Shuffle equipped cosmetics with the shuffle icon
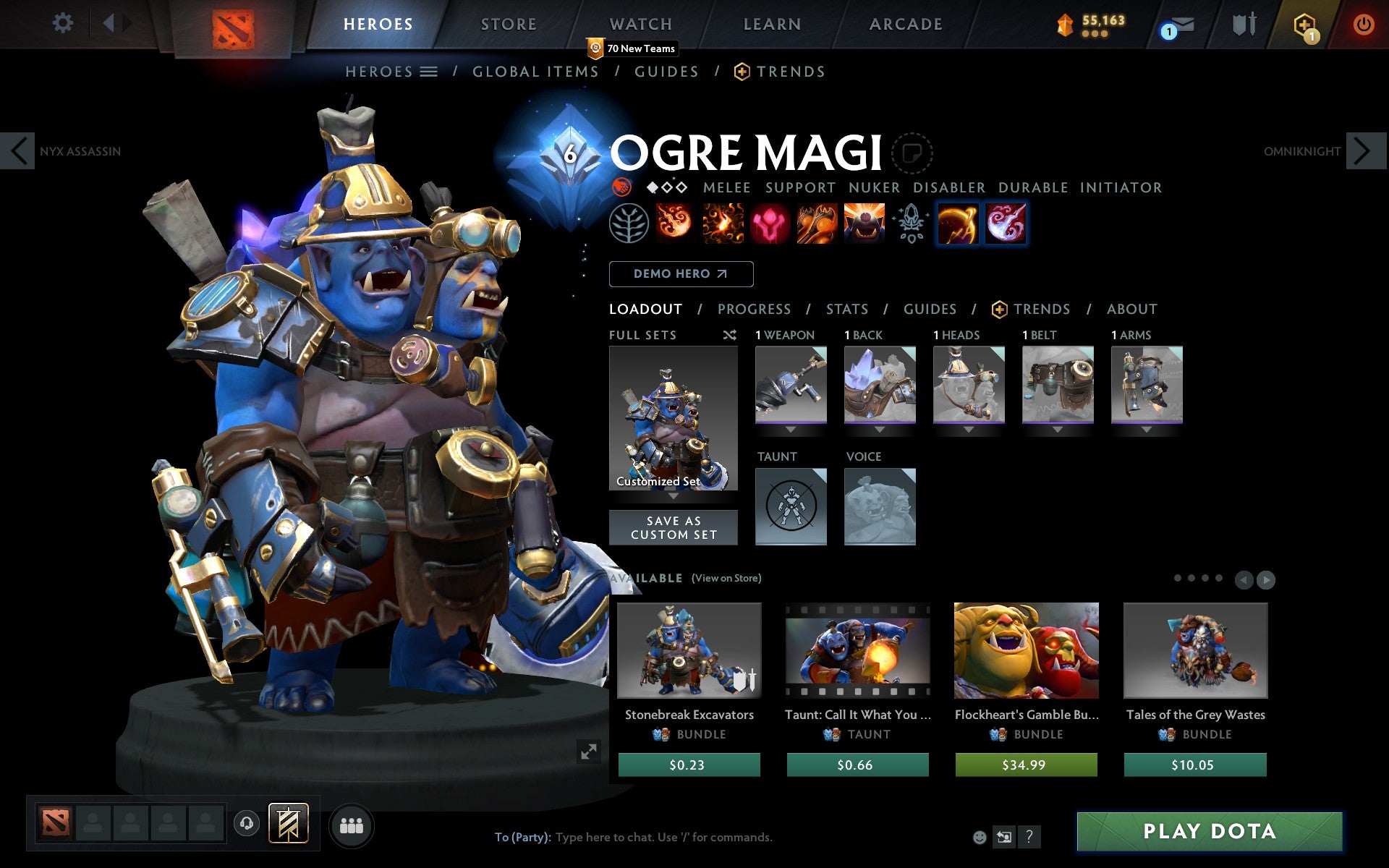1389x868 pixels. click(x=729, y=335)
